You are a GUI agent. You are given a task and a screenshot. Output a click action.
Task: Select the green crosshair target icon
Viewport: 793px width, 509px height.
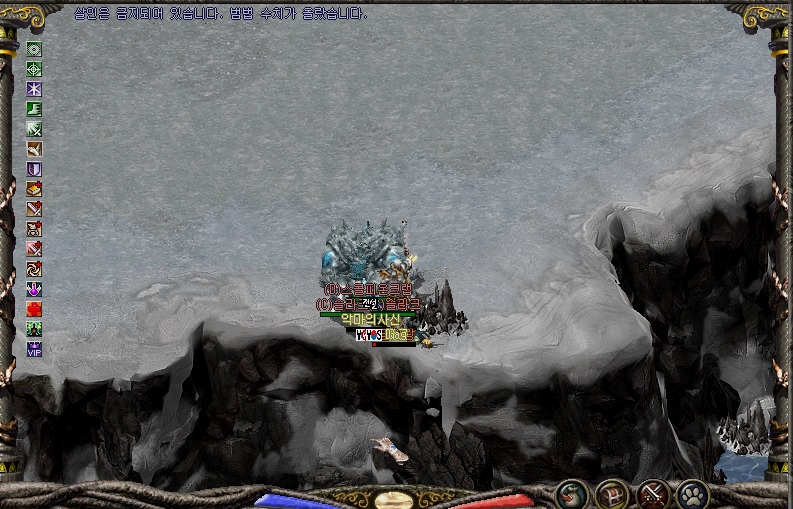(x=34, y=69)
